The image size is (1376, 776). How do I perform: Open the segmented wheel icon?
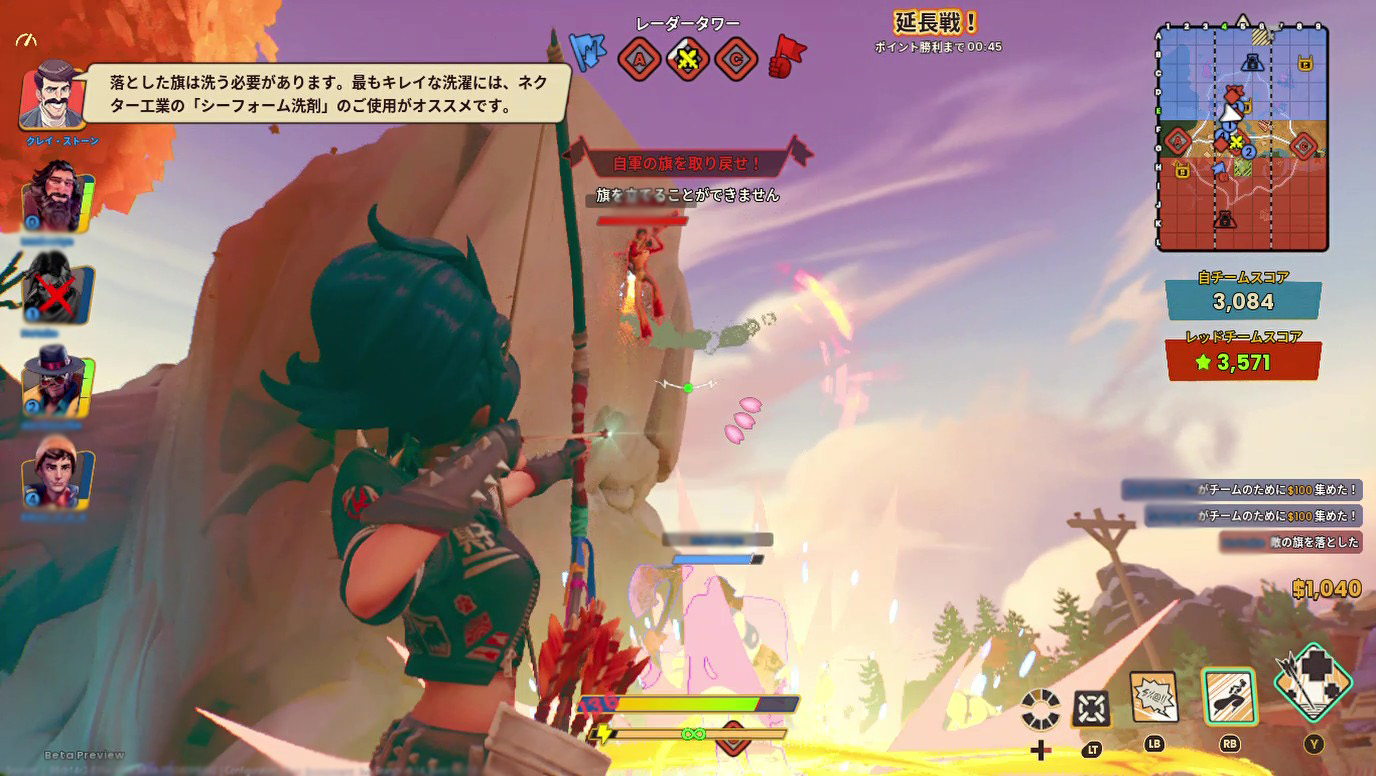[x=1040, y=709]
